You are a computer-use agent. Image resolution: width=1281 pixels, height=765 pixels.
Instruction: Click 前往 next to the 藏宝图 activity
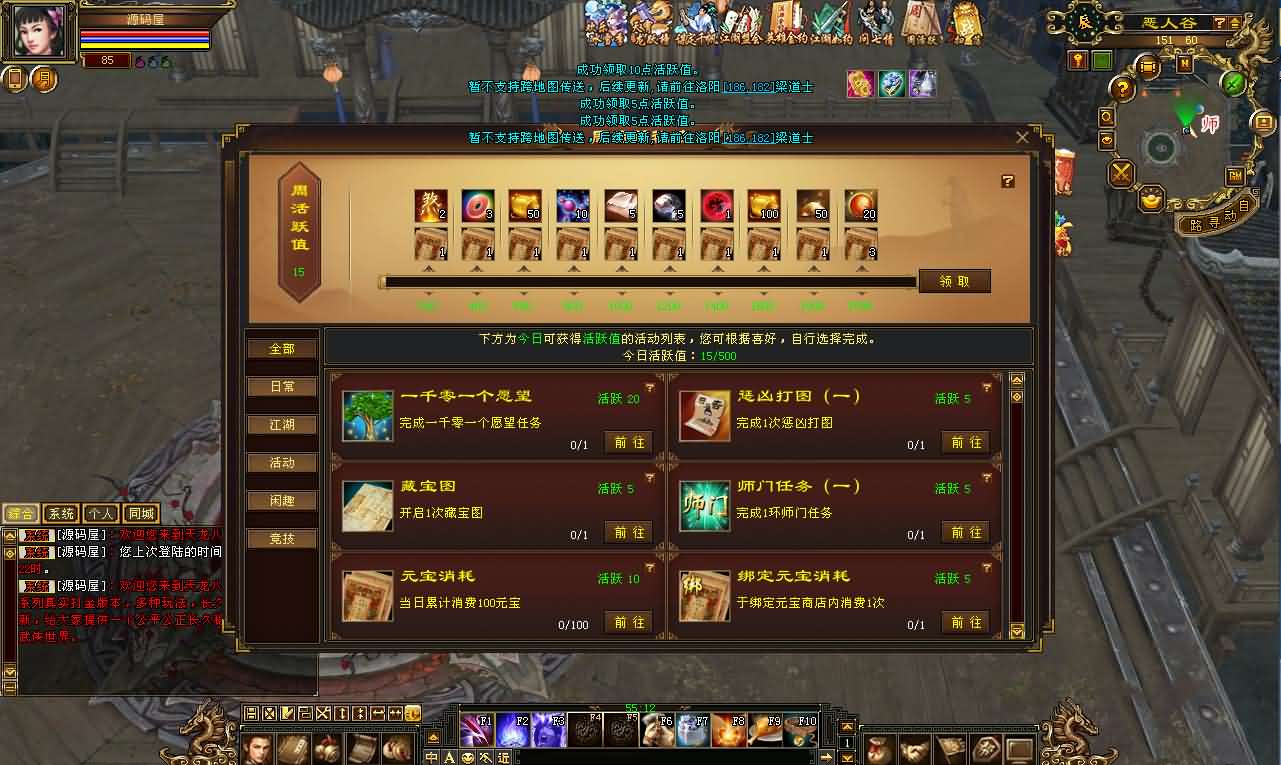click(627, 533)
